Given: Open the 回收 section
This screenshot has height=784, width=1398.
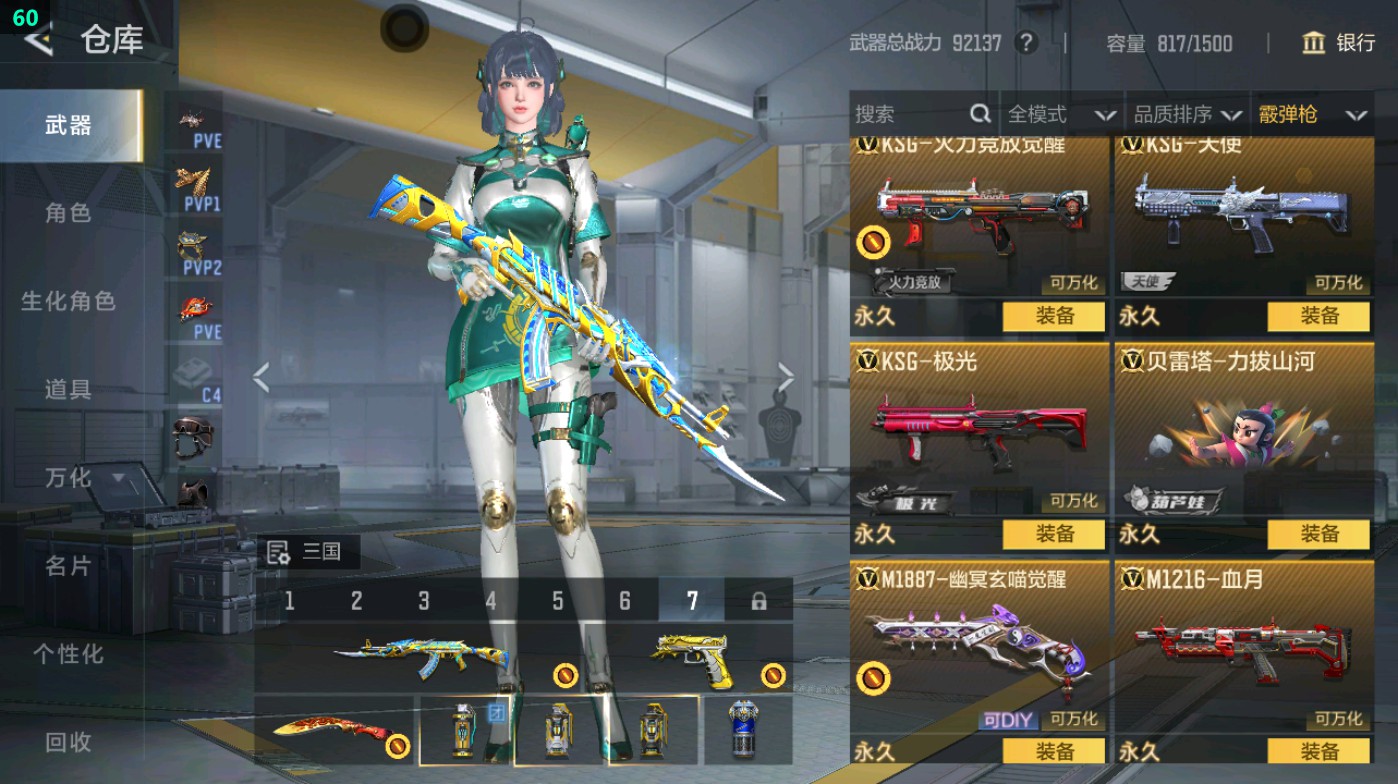Looking at the screenshot, I should click(68, 742).
